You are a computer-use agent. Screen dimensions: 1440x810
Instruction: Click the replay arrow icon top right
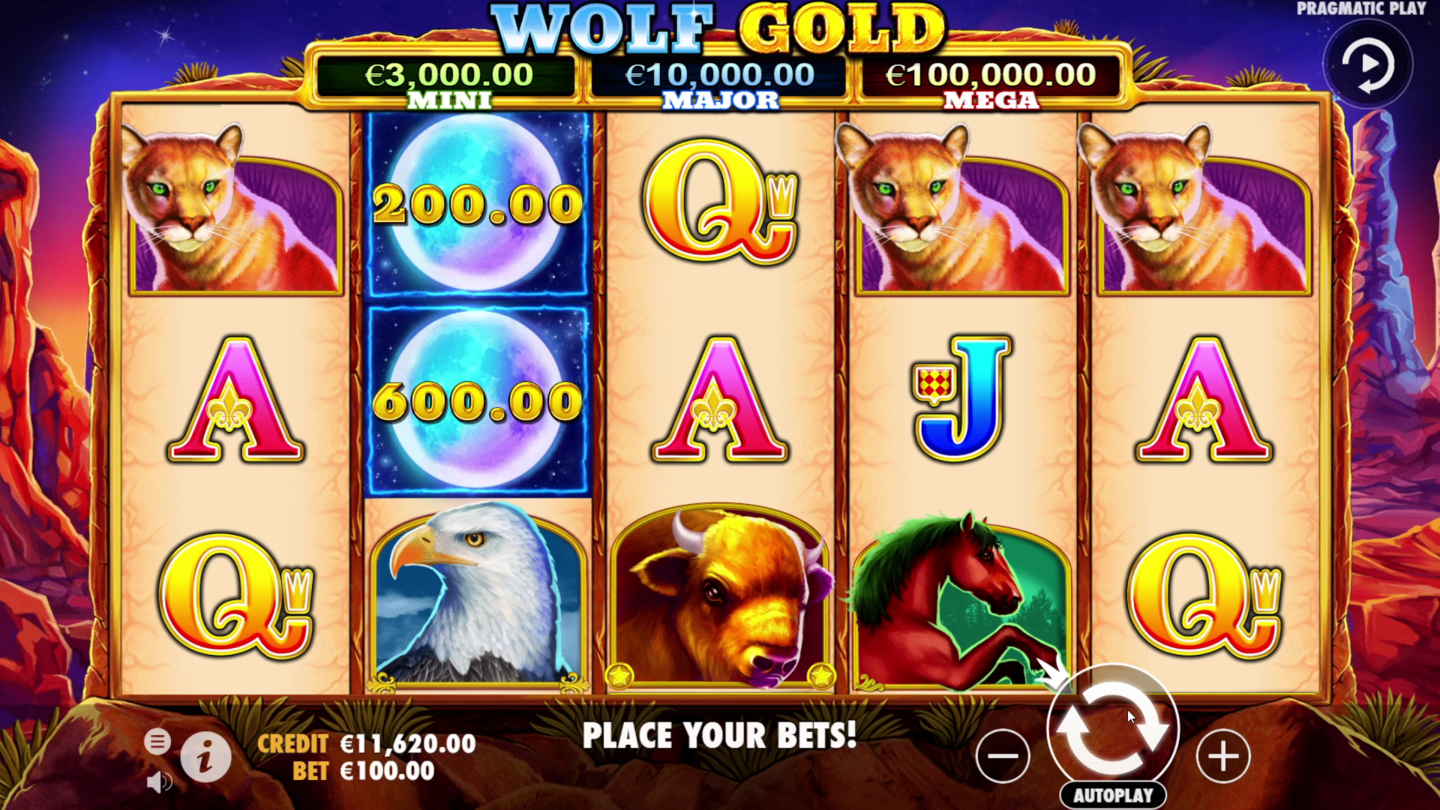(1368, 63)
